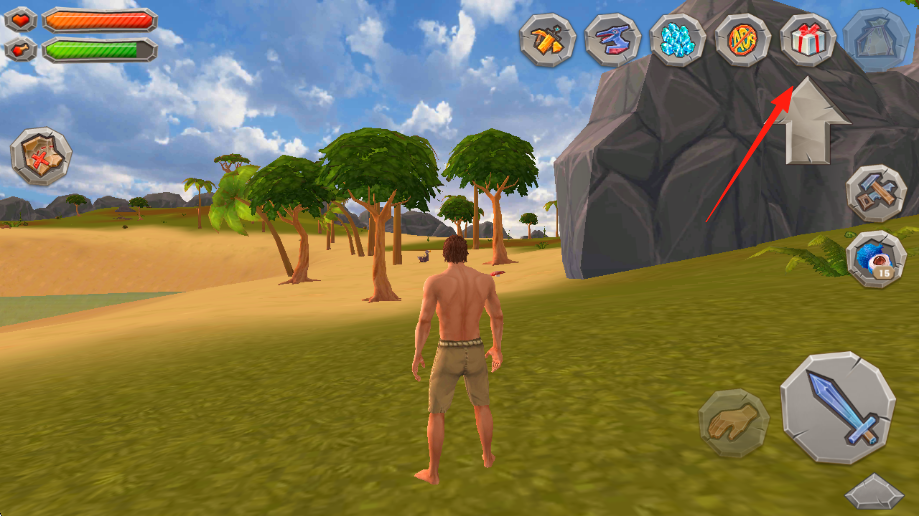The width and height of the screenshot is (919, 516).
Task: Select the remove ads icon
Action: click(743, 40)
